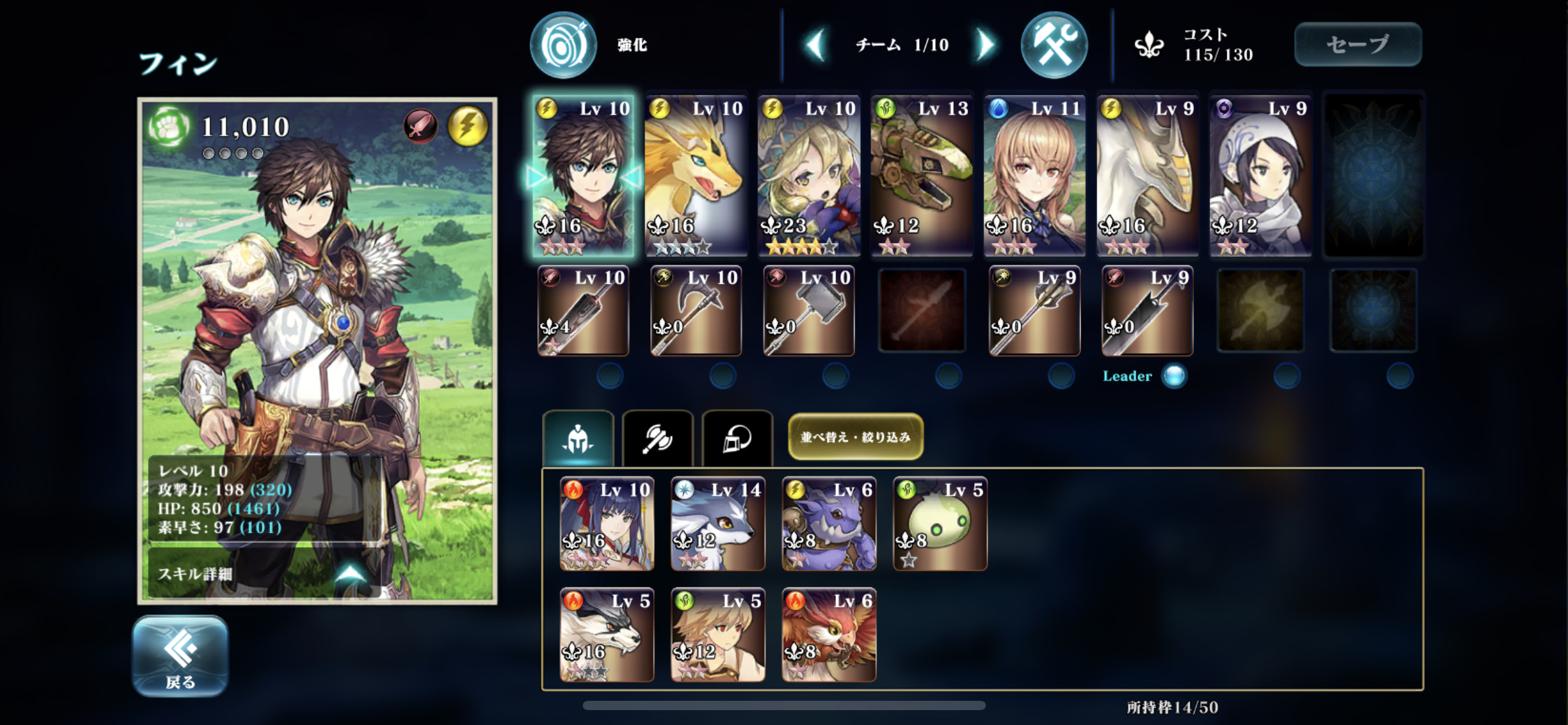This screenshot has height=725, width=1568.
Task: Switch to the knight helmet equipment tab
Action: point(737,438)
